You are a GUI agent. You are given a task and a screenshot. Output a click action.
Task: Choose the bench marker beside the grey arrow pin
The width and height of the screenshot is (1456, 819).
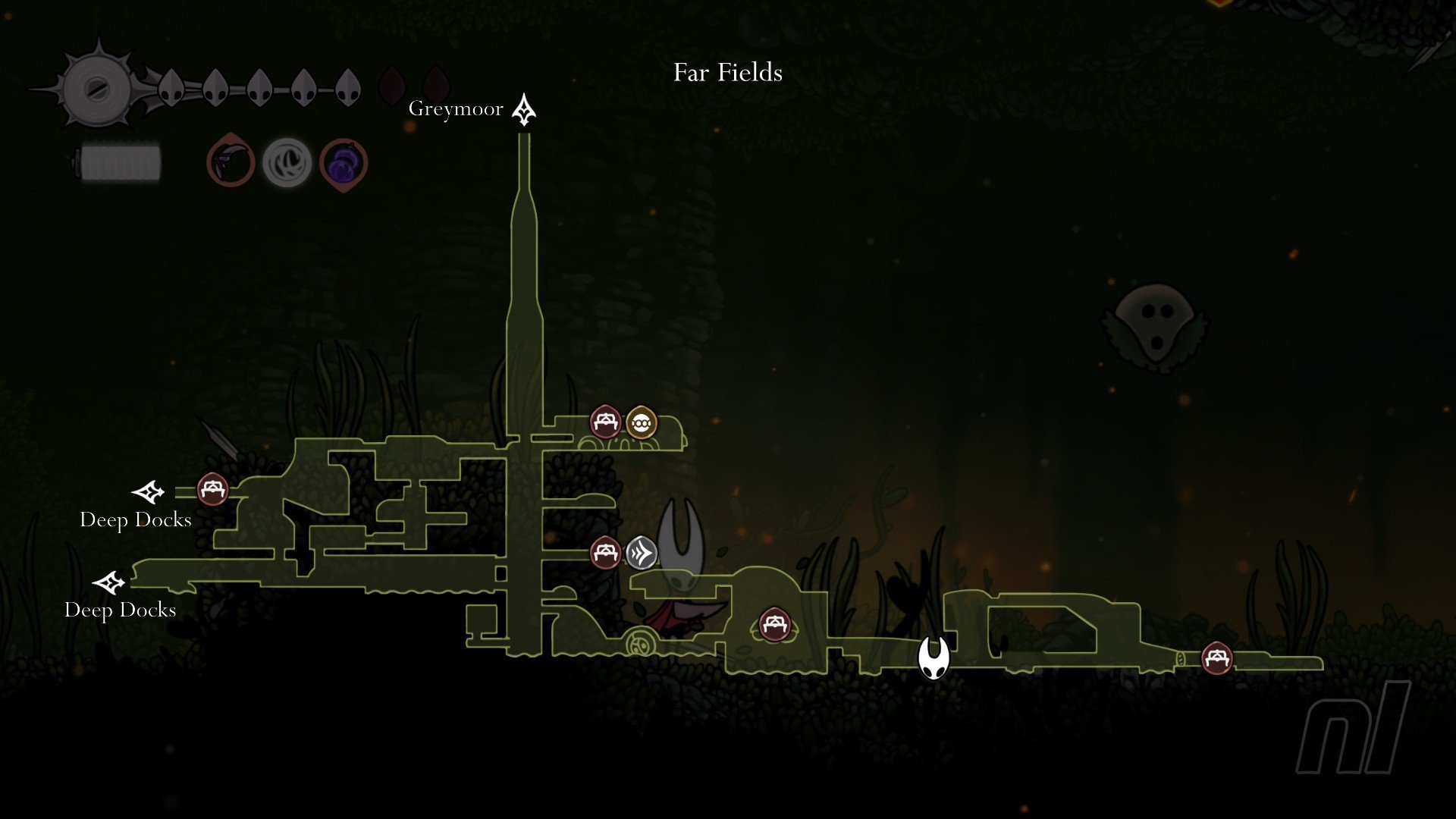(x=605, y=553)
